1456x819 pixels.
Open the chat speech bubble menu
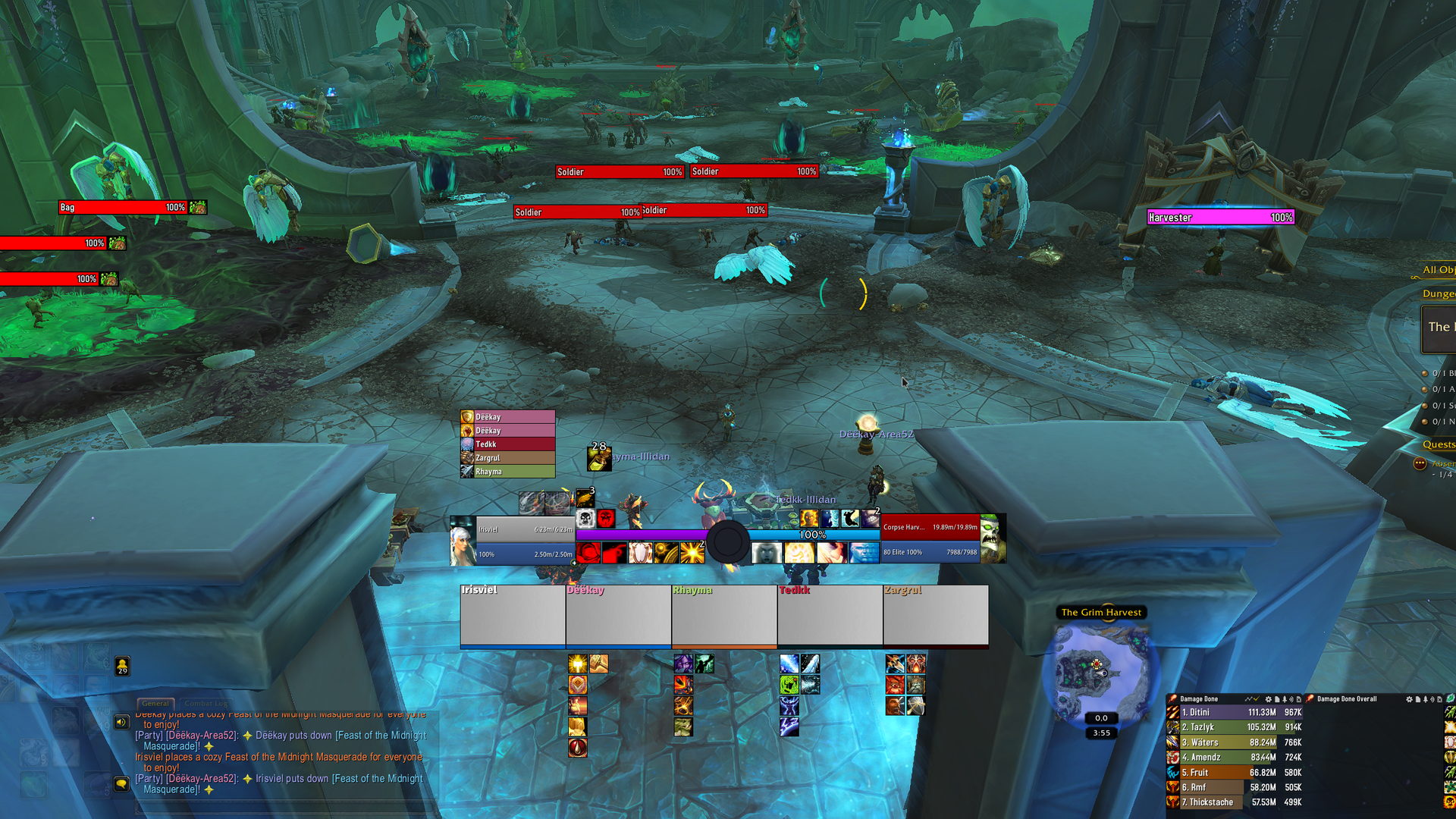click(121, 783)
